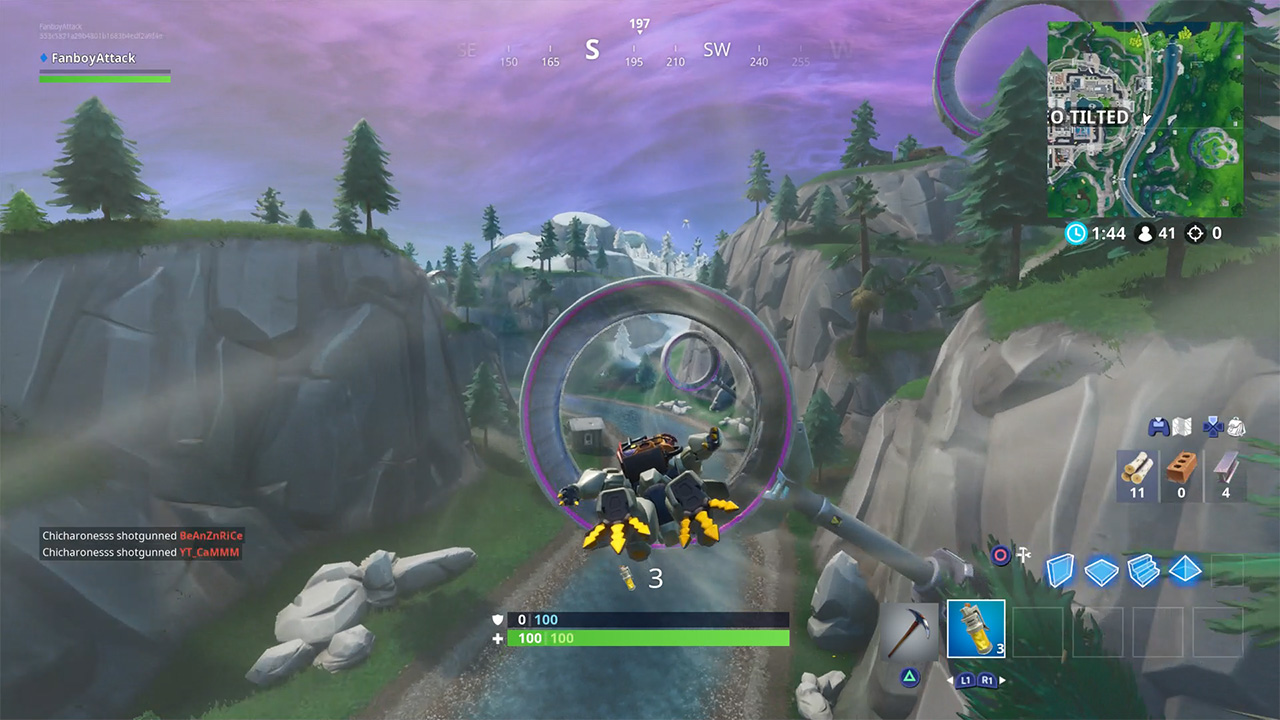
Task: Select the stairs build piece
Action: point(1143,571)
